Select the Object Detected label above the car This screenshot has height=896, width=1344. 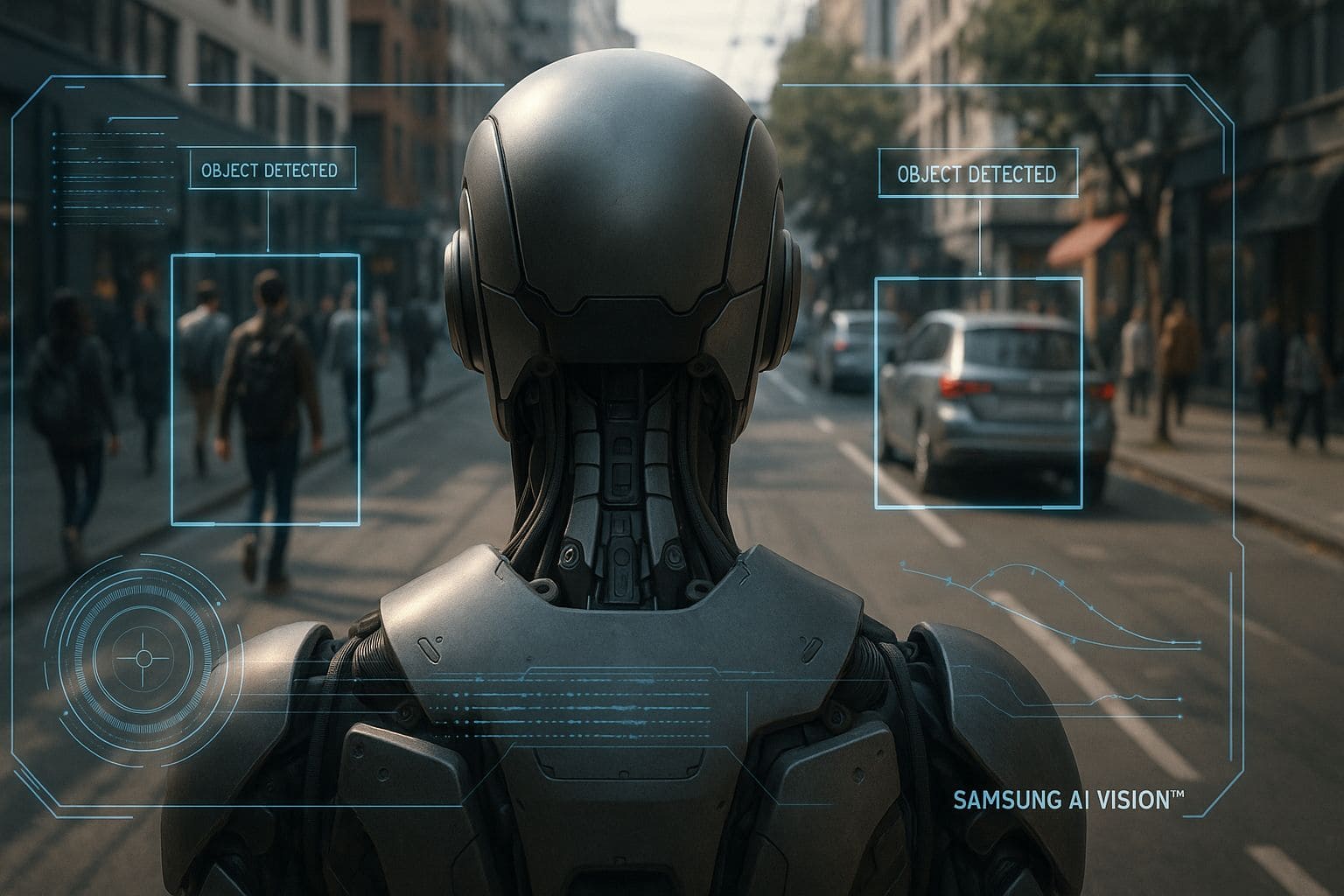coord(978,174)
